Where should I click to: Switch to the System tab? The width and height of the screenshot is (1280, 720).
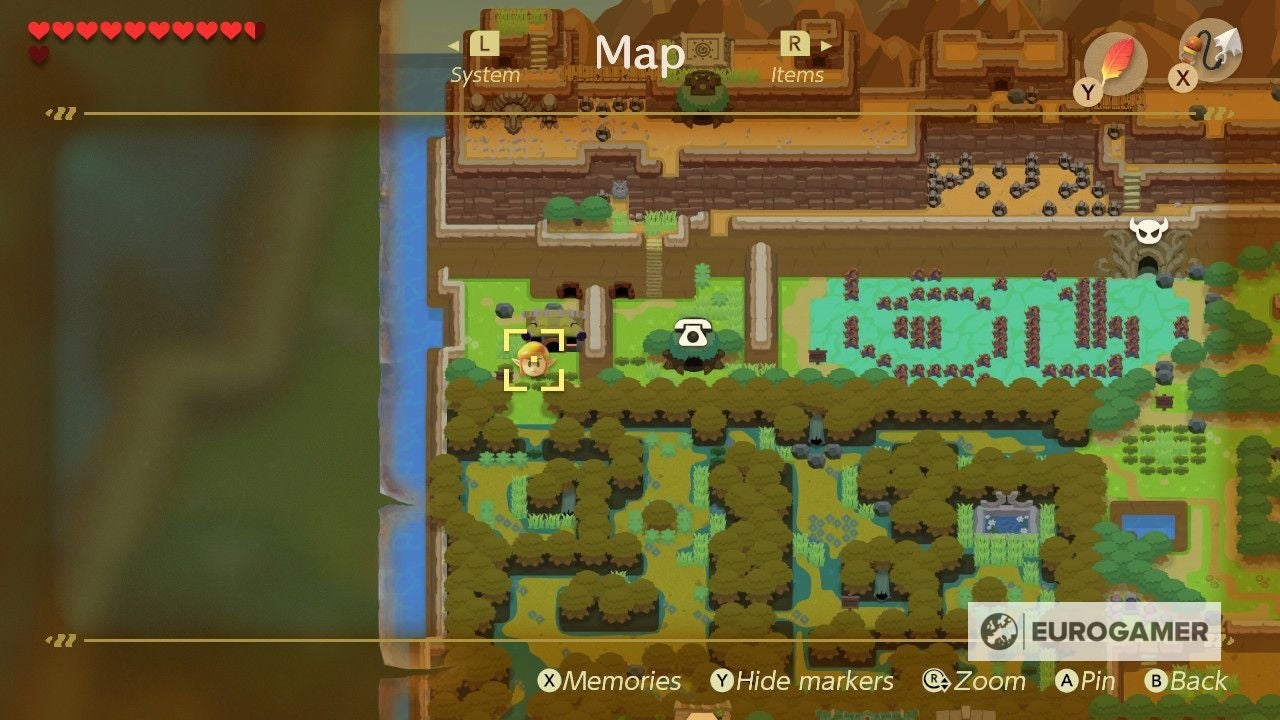[x=484, y=74]
